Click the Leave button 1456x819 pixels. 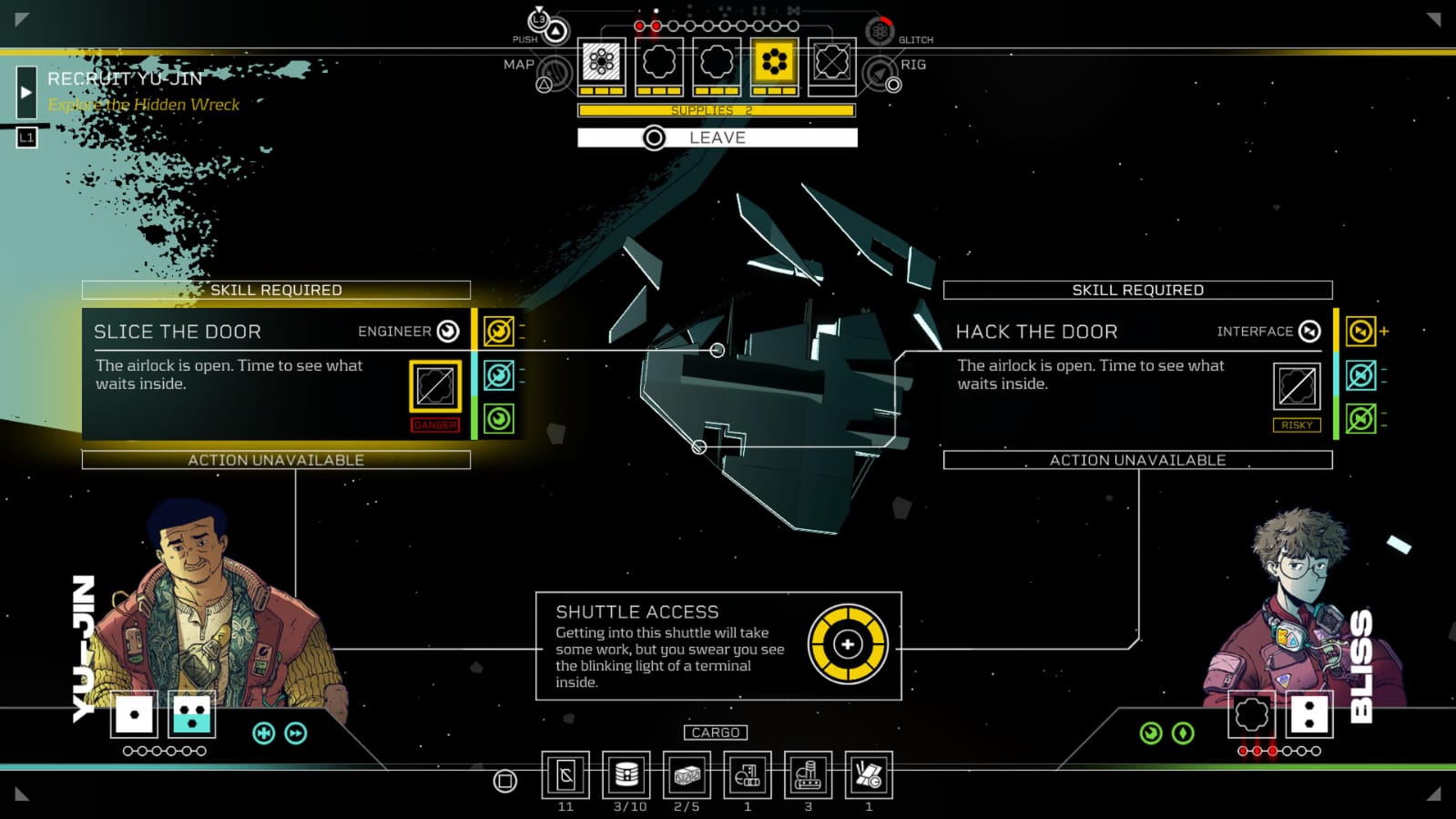click(717, 138)
